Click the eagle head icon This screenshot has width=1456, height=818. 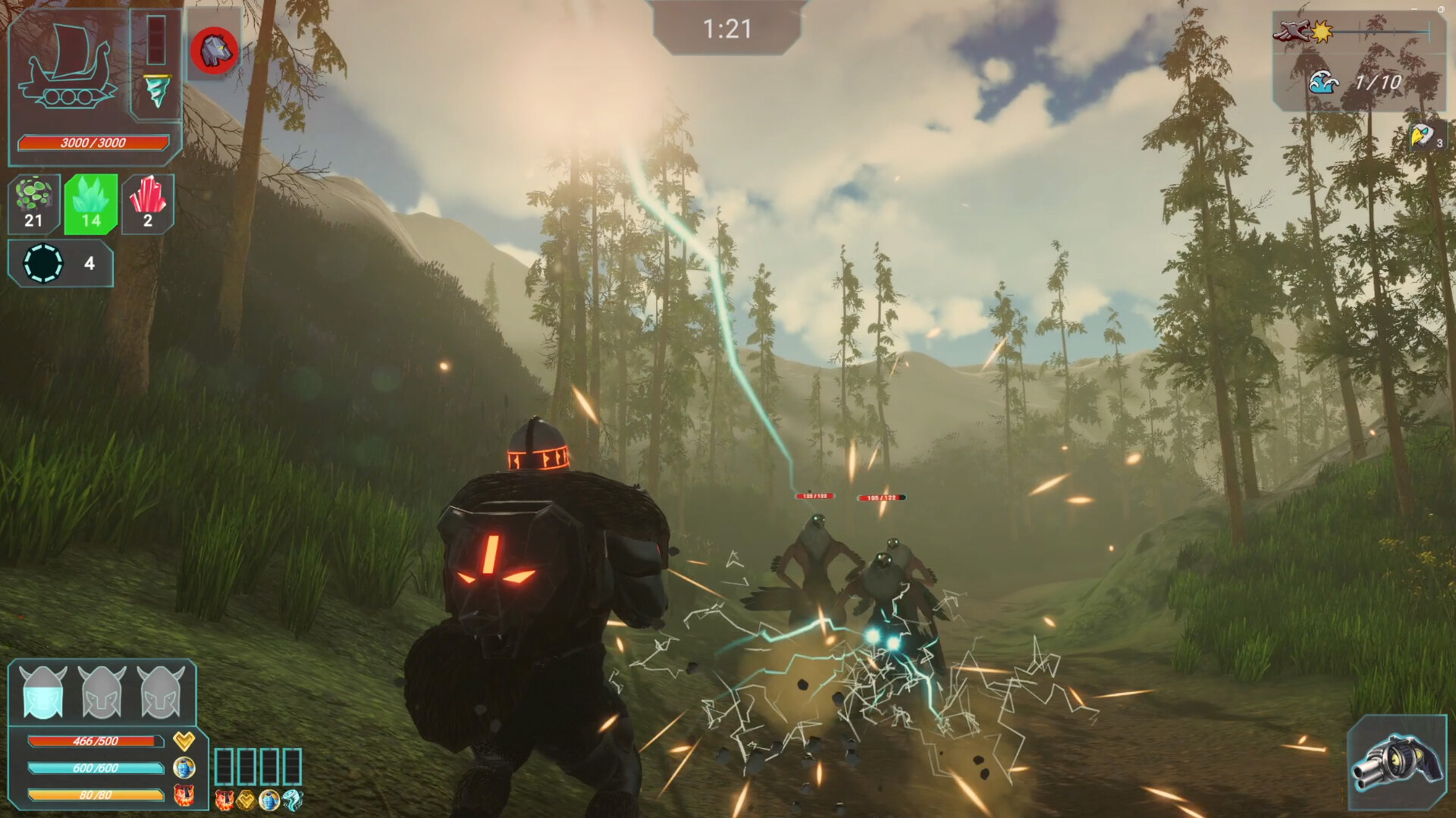pos(1421,136)
